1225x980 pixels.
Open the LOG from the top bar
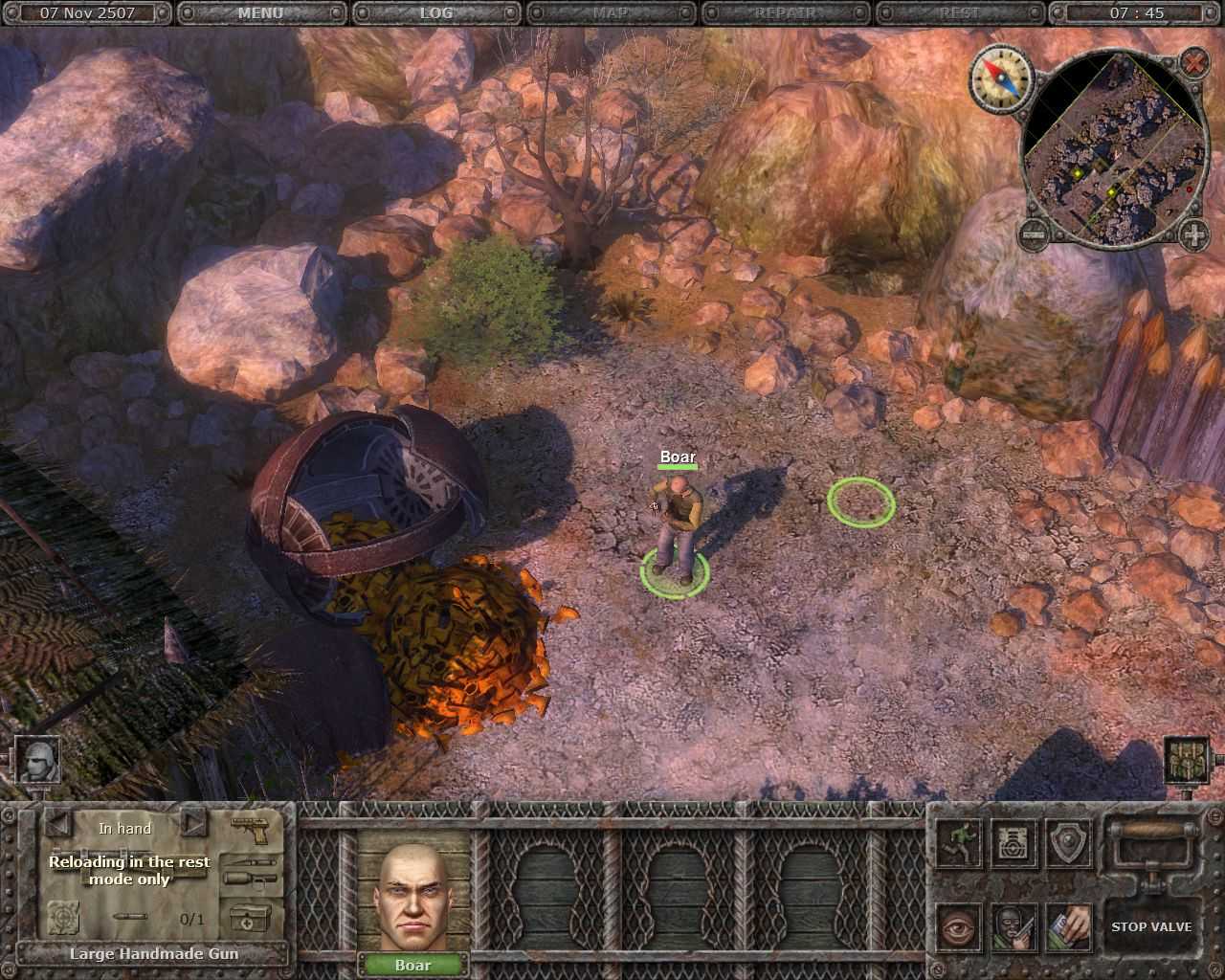coord(435,13)
